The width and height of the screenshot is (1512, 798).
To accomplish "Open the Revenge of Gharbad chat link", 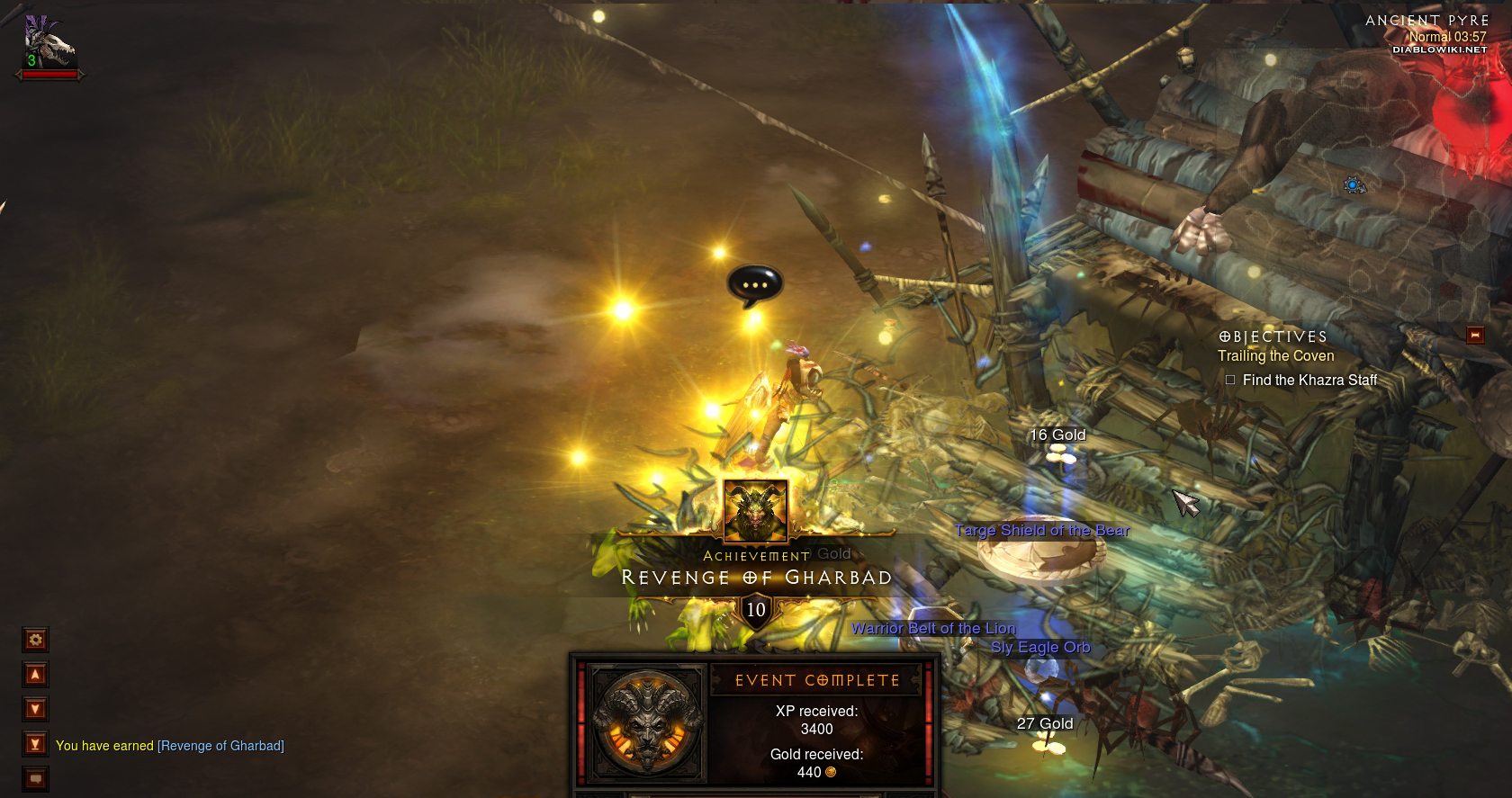I will pos(220,746).
